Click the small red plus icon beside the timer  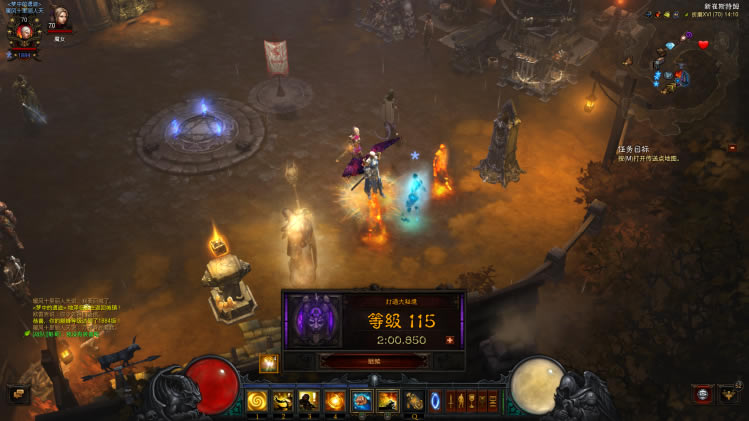point(449,340)
